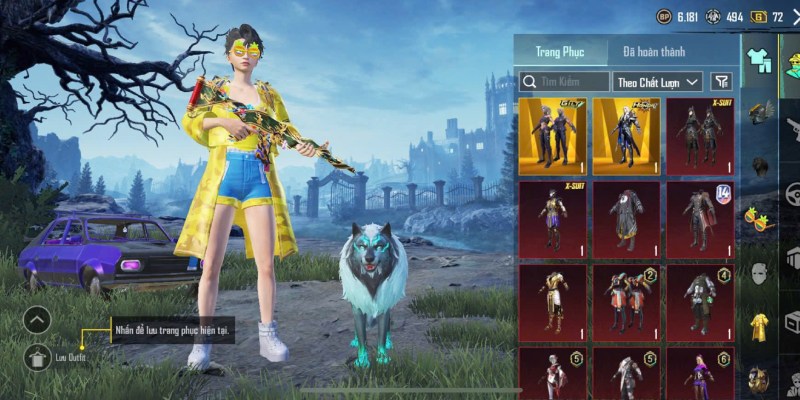800x400 pixels.
Task: Expand the up-arrow circle button
Action: coord(37,320)
